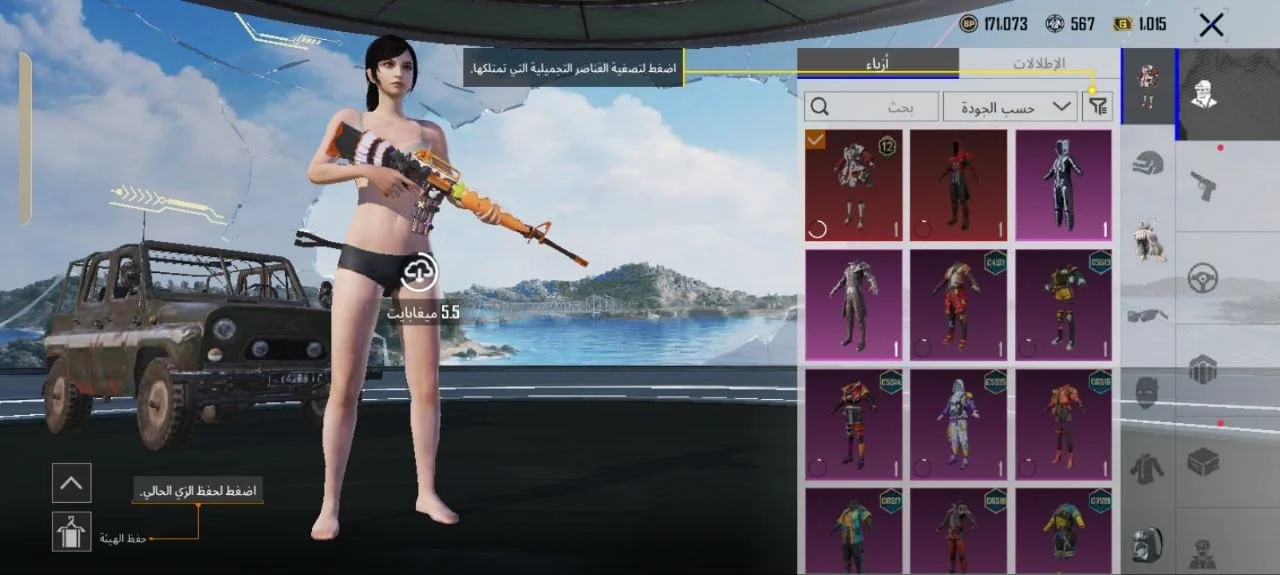Select the checked red outfit with badge 12
Viewport: 1280px width, 575px height.
tap(853, 185)
